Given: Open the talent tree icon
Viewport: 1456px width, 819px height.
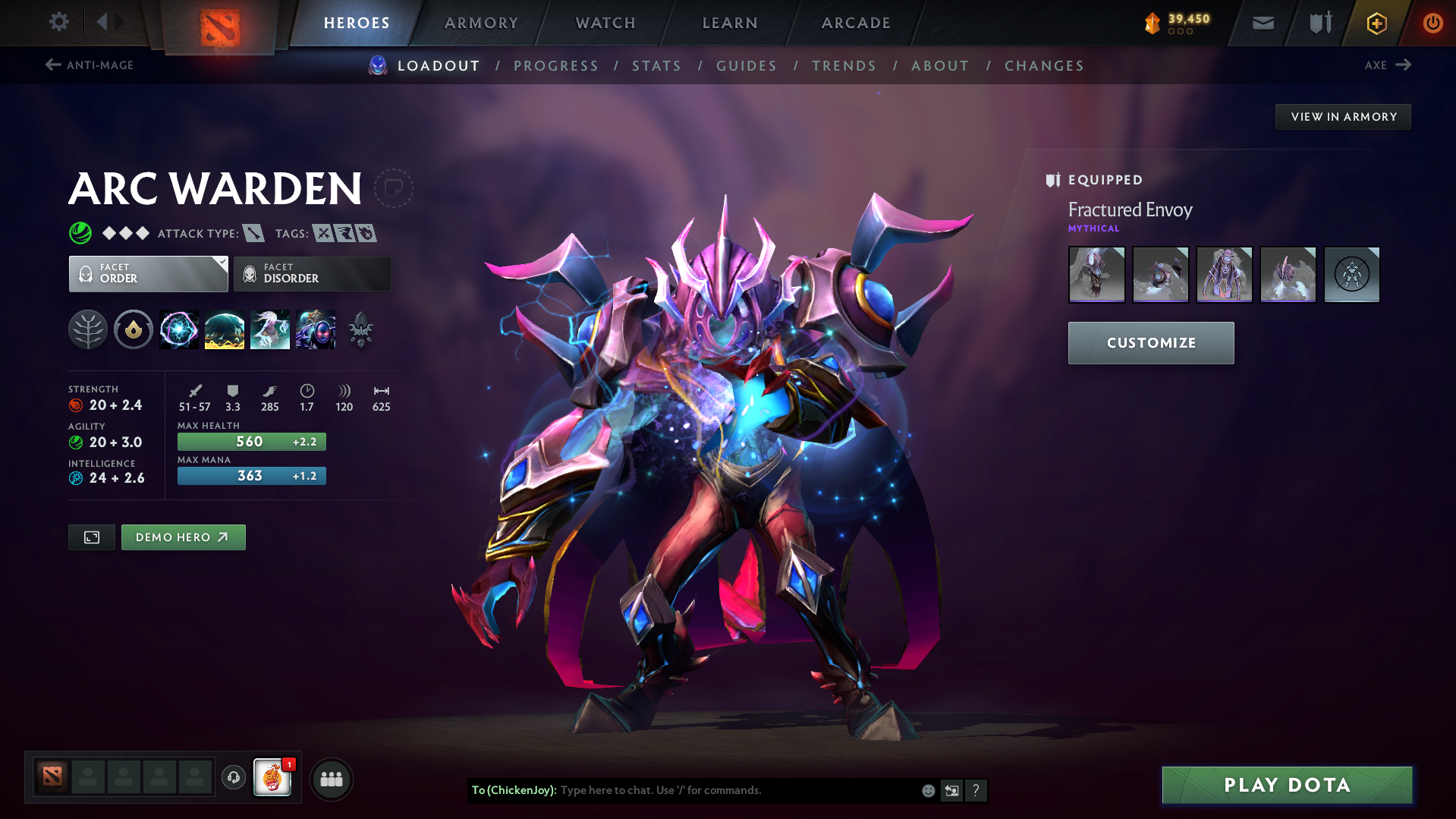Looking at the screenshot, I should tap(88, 329).
